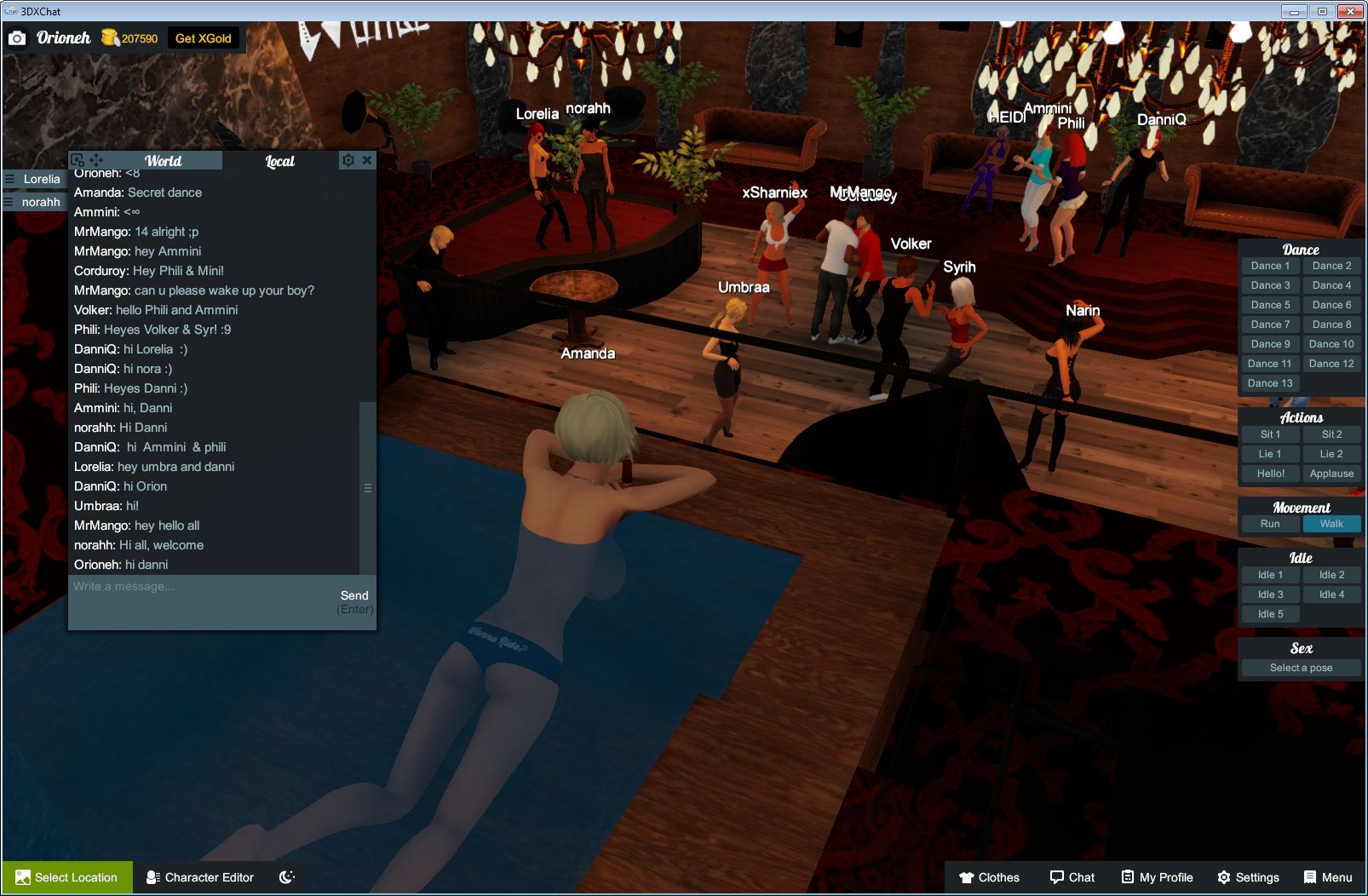
Task: Switch movement mode to Run
Action: coord(1270,524)
